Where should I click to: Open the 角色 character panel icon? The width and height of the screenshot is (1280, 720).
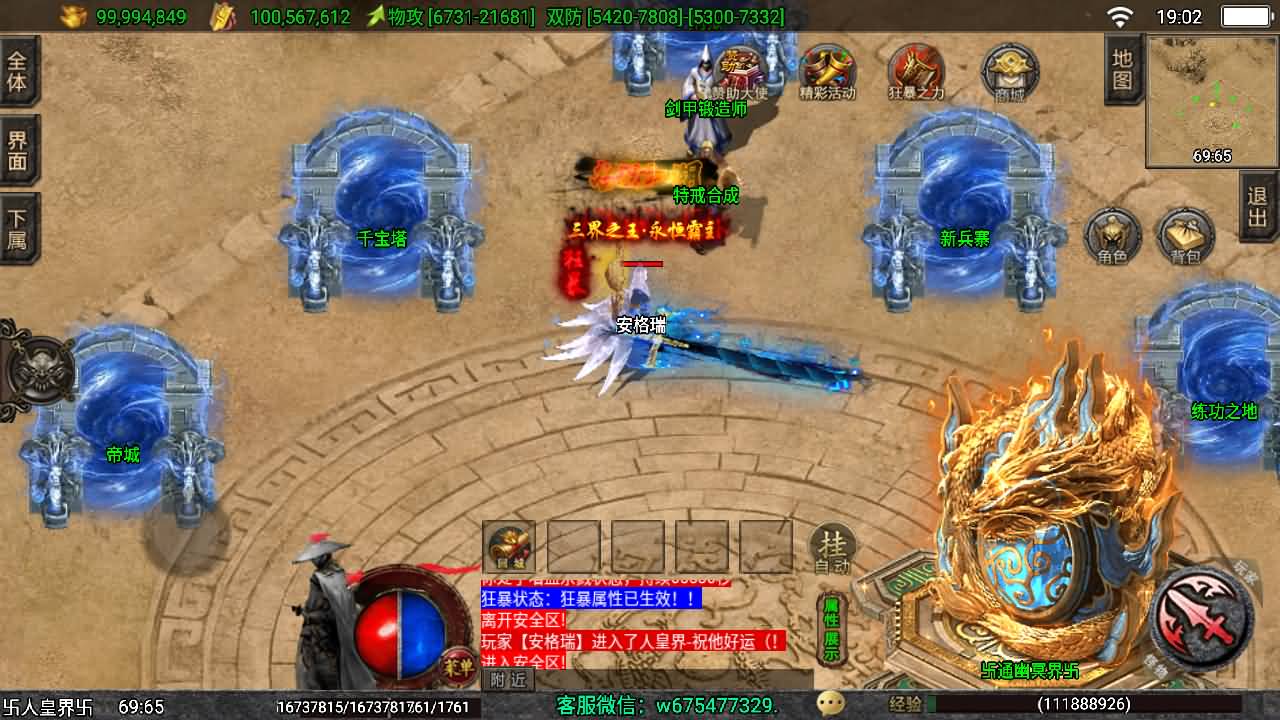tap(1113, 237)
